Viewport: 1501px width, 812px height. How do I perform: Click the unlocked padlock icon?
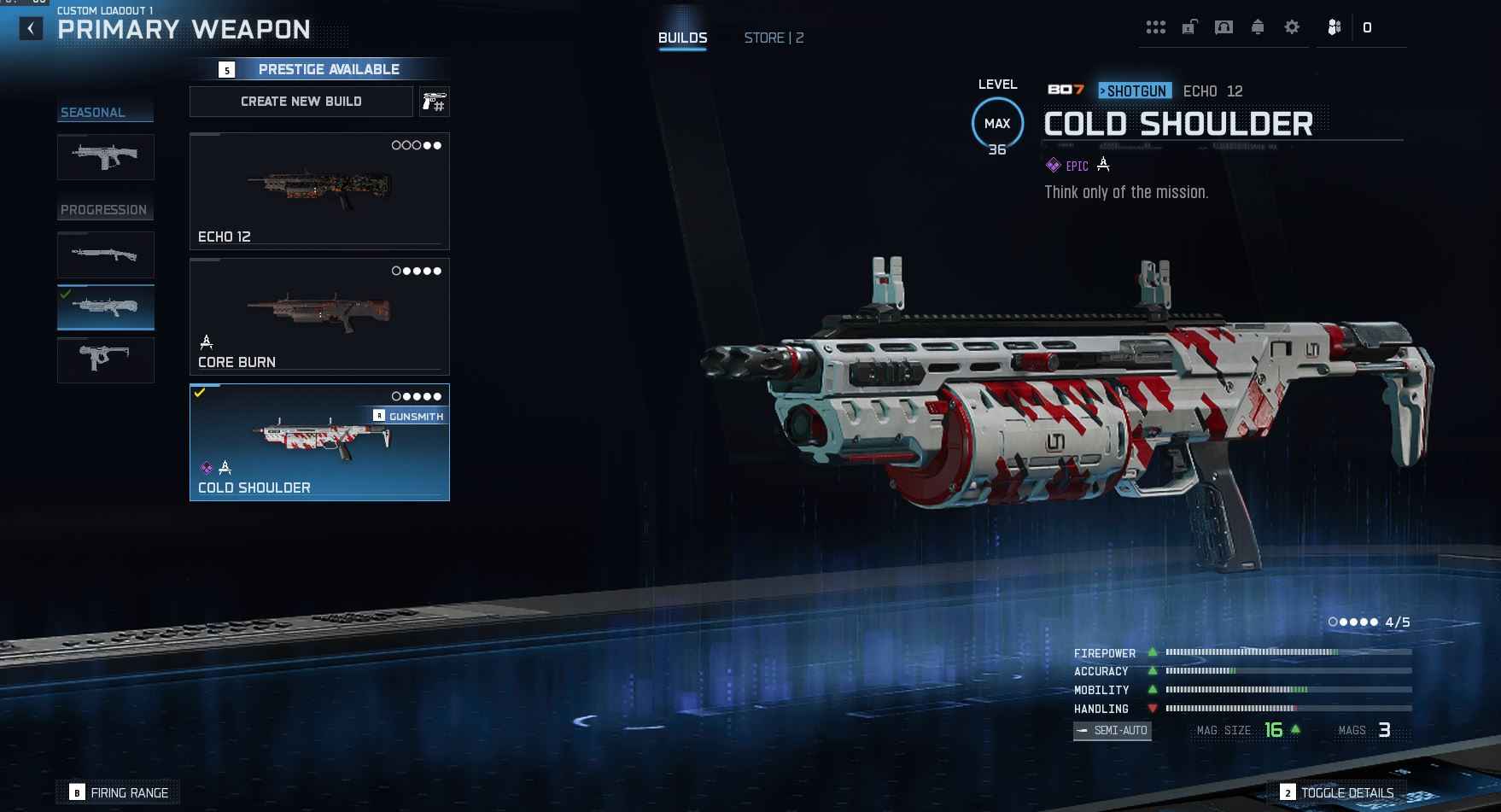1189,27
